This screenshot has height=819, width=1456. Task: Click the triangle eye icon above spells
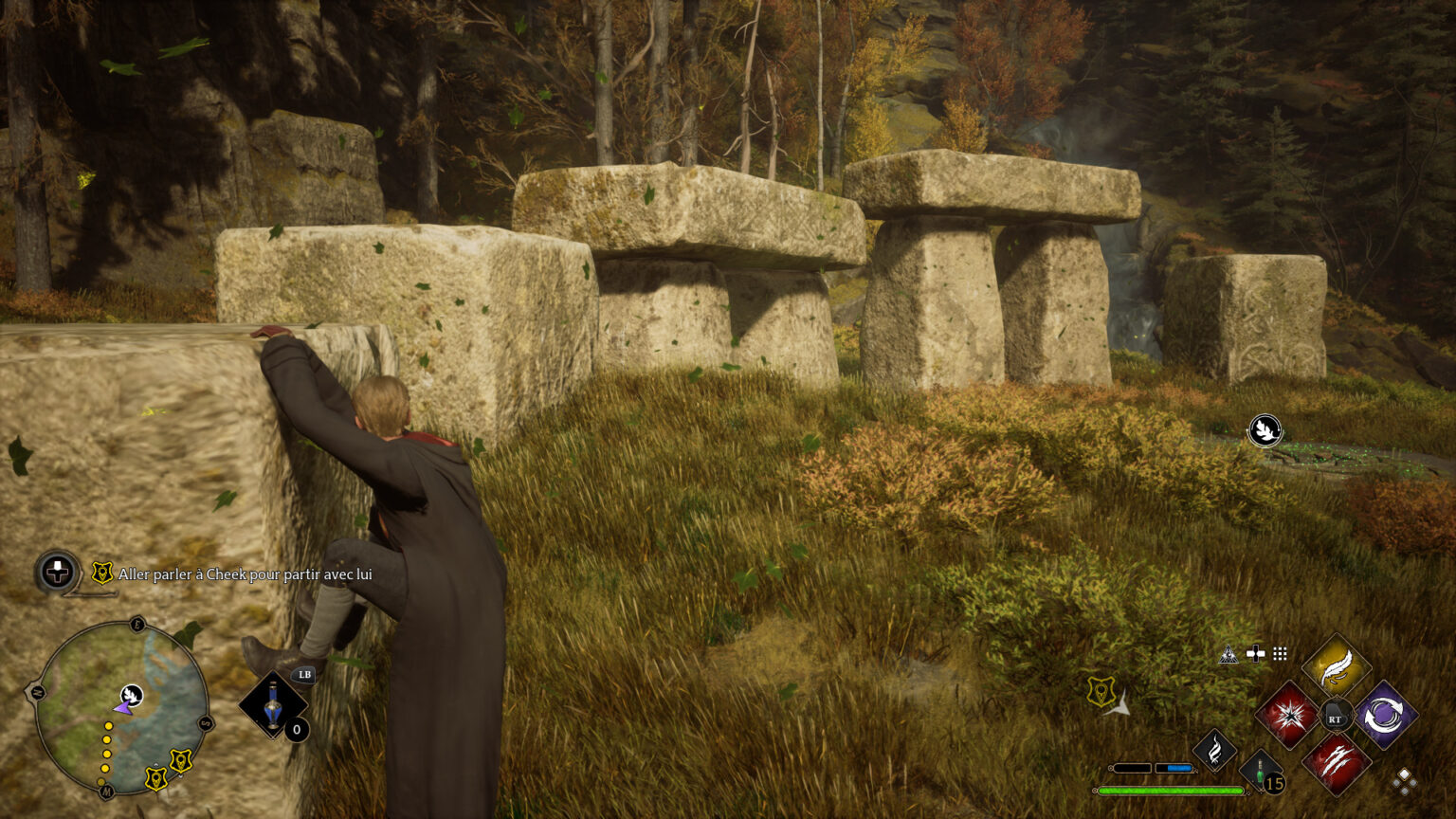(1228, 653)
